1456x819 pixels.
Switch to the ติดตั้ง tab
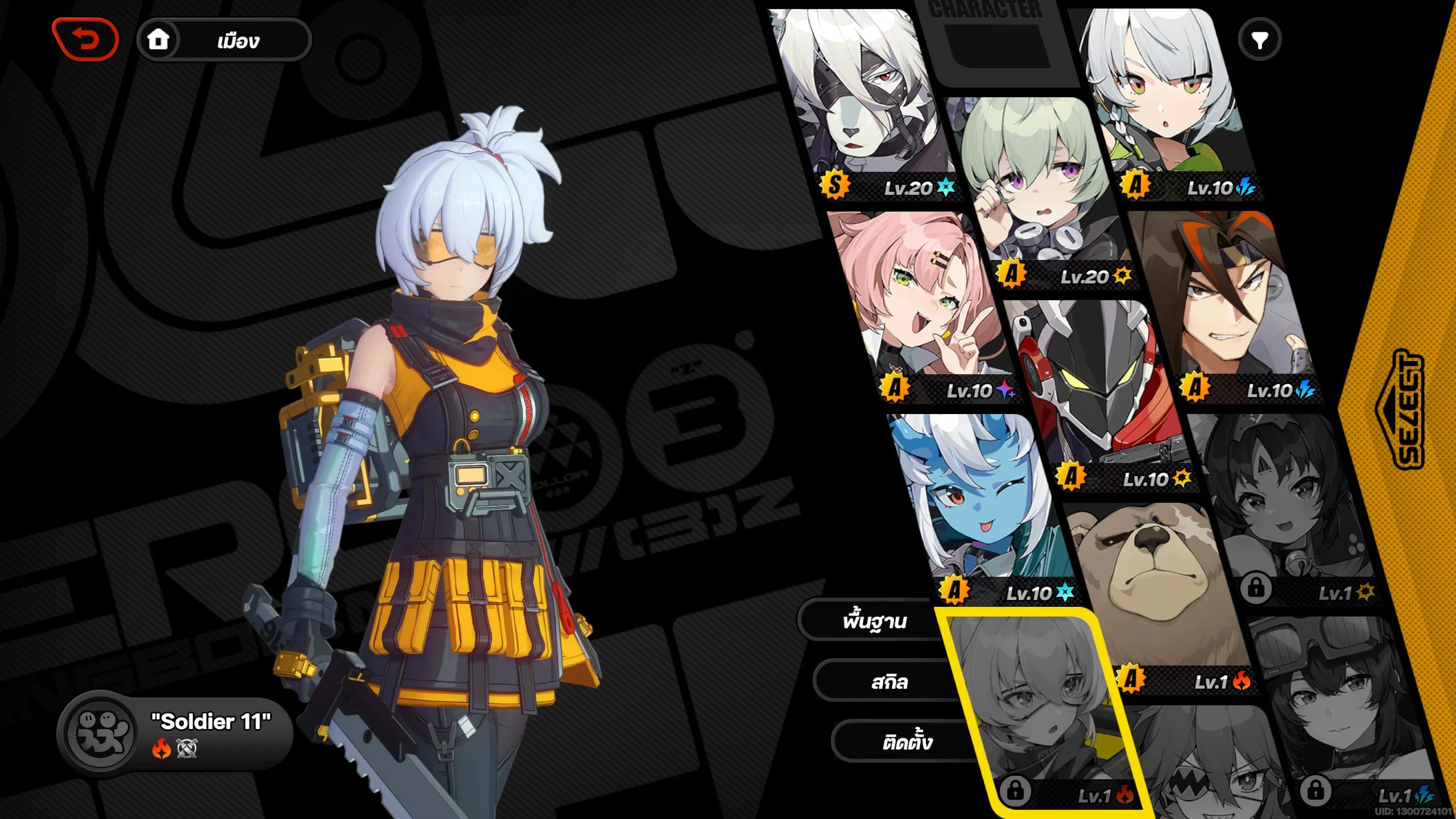(x=899, y=741)
